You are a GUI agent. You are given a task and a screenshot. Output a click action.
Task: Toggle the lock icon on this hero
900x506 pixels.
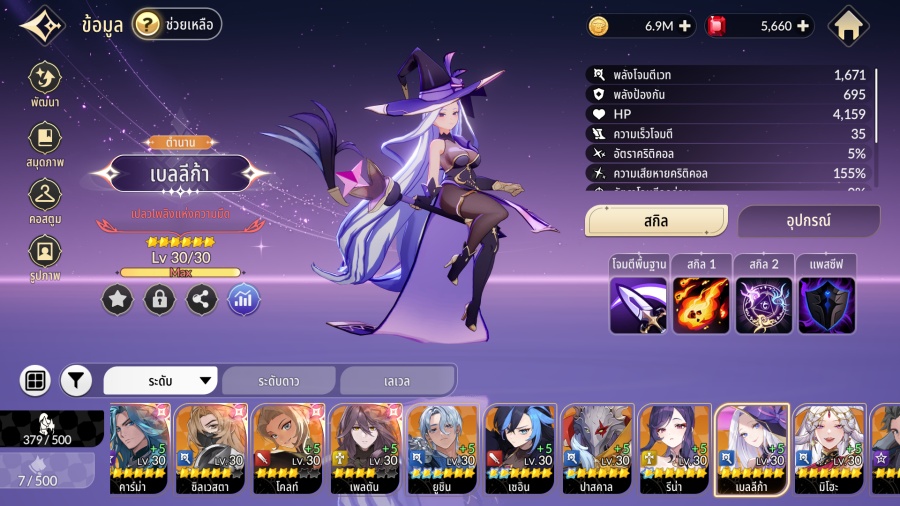point(159,299)
